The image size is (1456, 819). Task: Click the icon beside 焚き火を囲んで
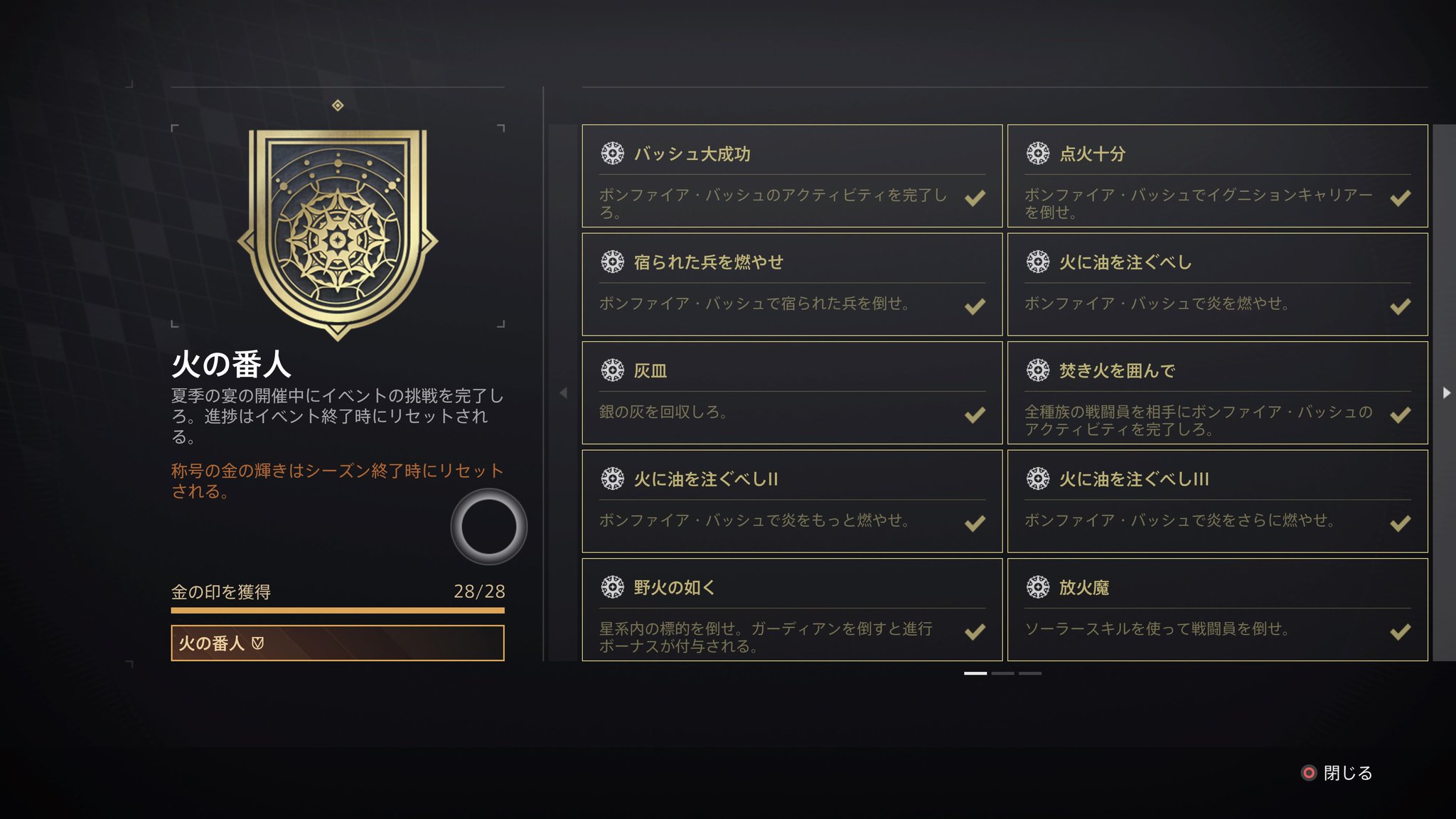pos(1037,370)
